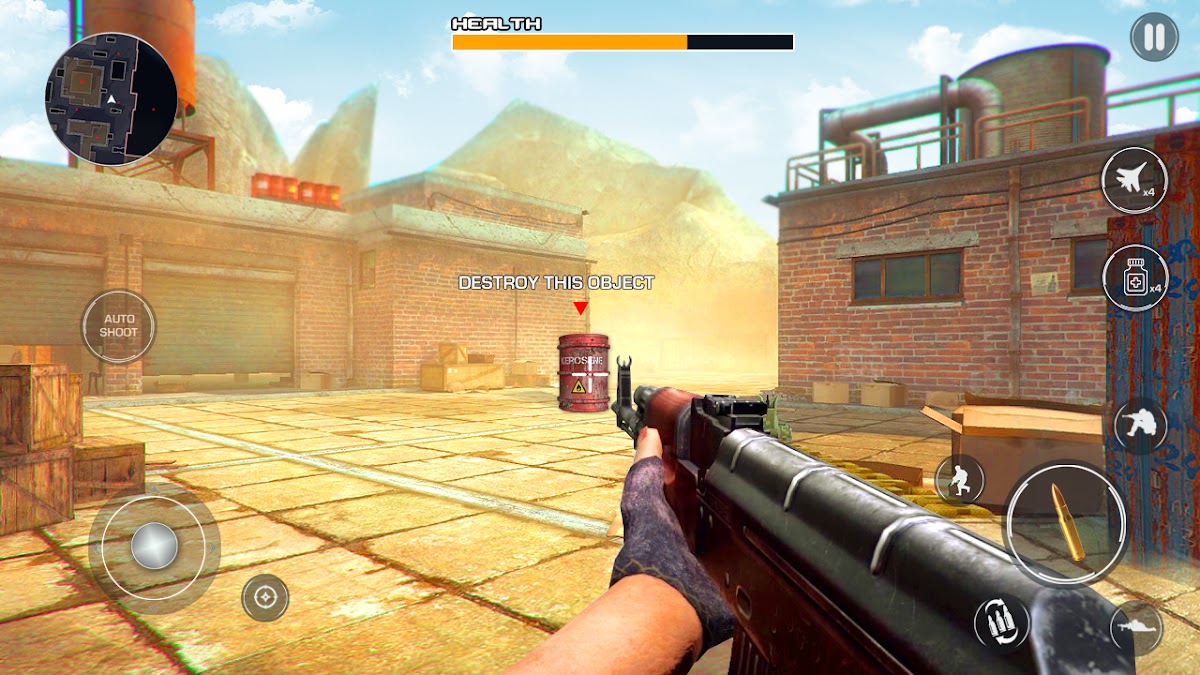Tap the crosshair aim button

(265, 598)
